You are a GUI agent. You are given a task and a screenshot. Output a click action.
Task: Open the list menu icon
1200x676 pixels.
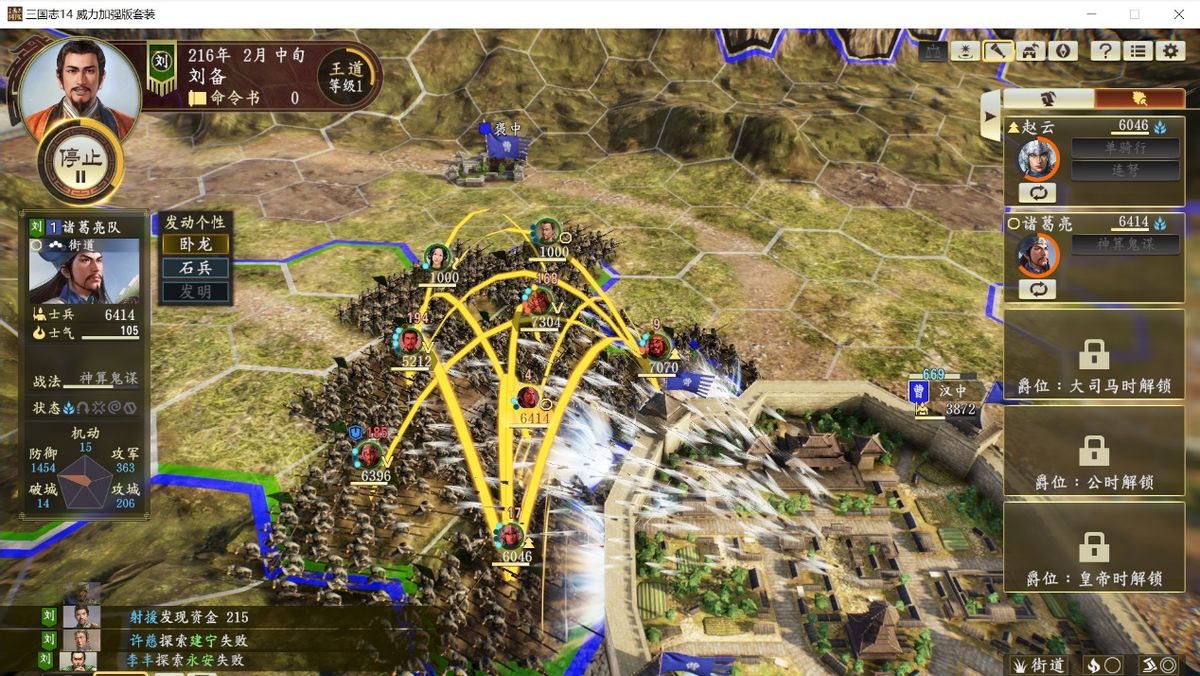[1137, 51]
